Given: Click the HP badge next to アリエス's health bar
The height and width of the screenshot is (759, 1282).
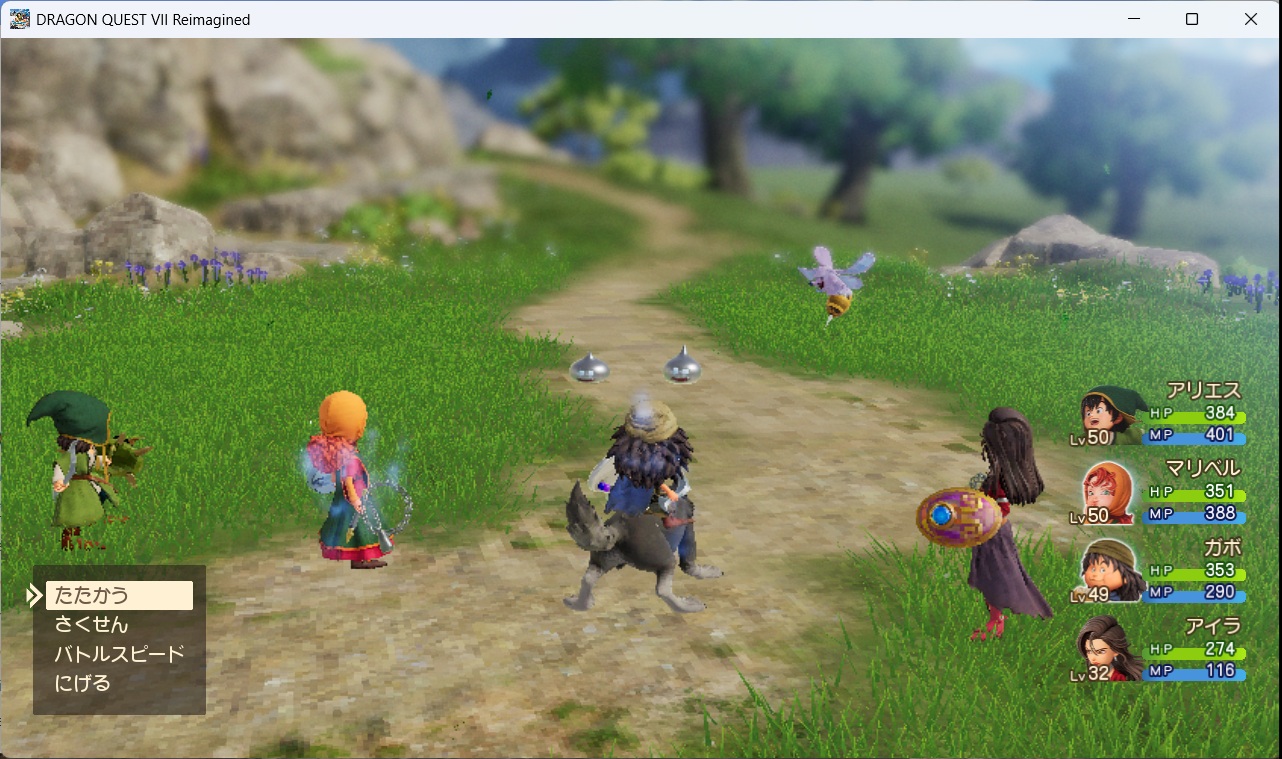Looking at the screenshot, I should click(1160, 411).
